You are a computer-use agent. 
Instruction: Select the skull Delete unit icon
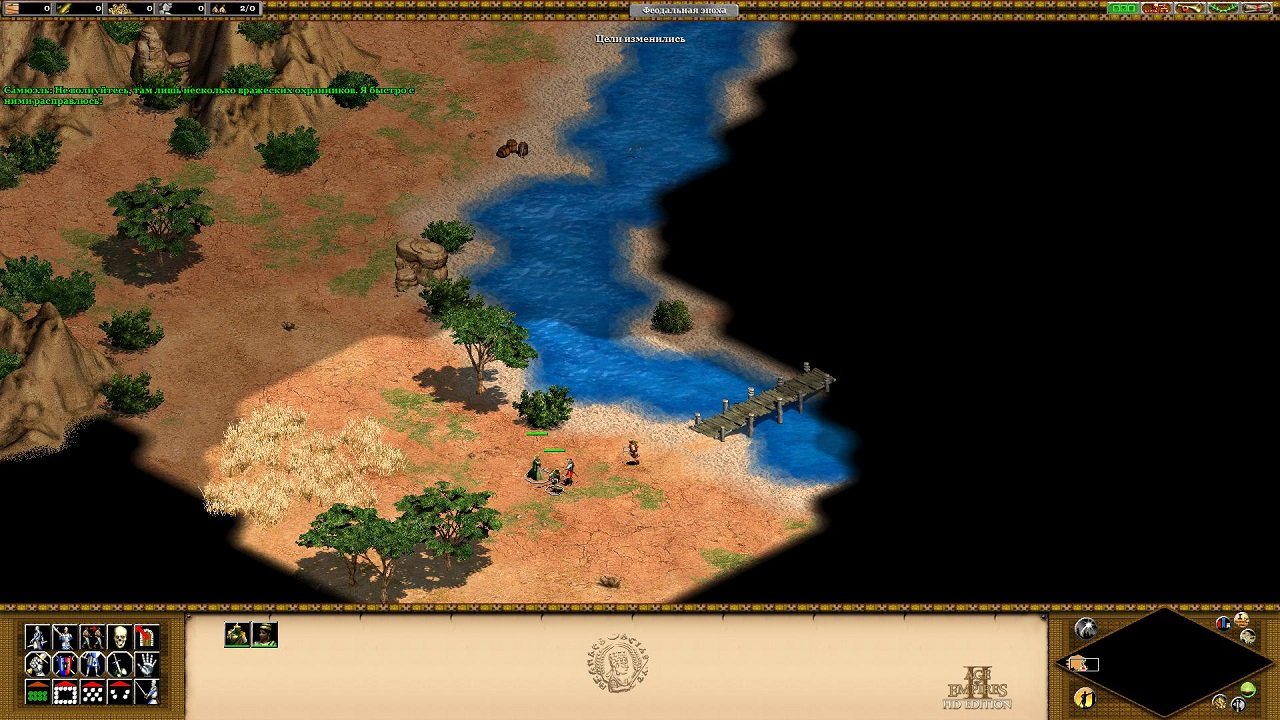point(120,637)
